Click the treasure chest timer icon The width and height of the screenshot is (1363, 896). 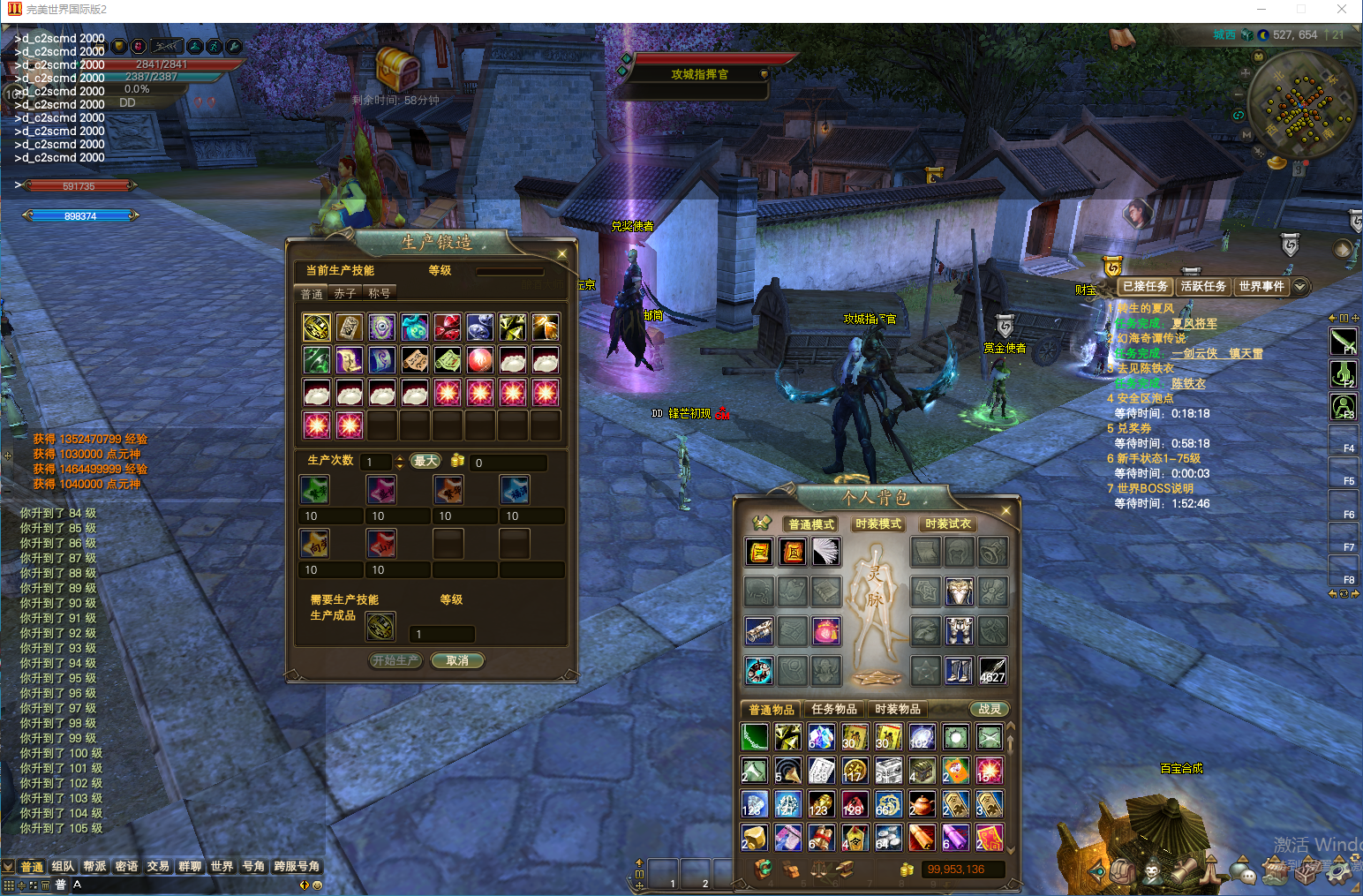coord(397,67)
